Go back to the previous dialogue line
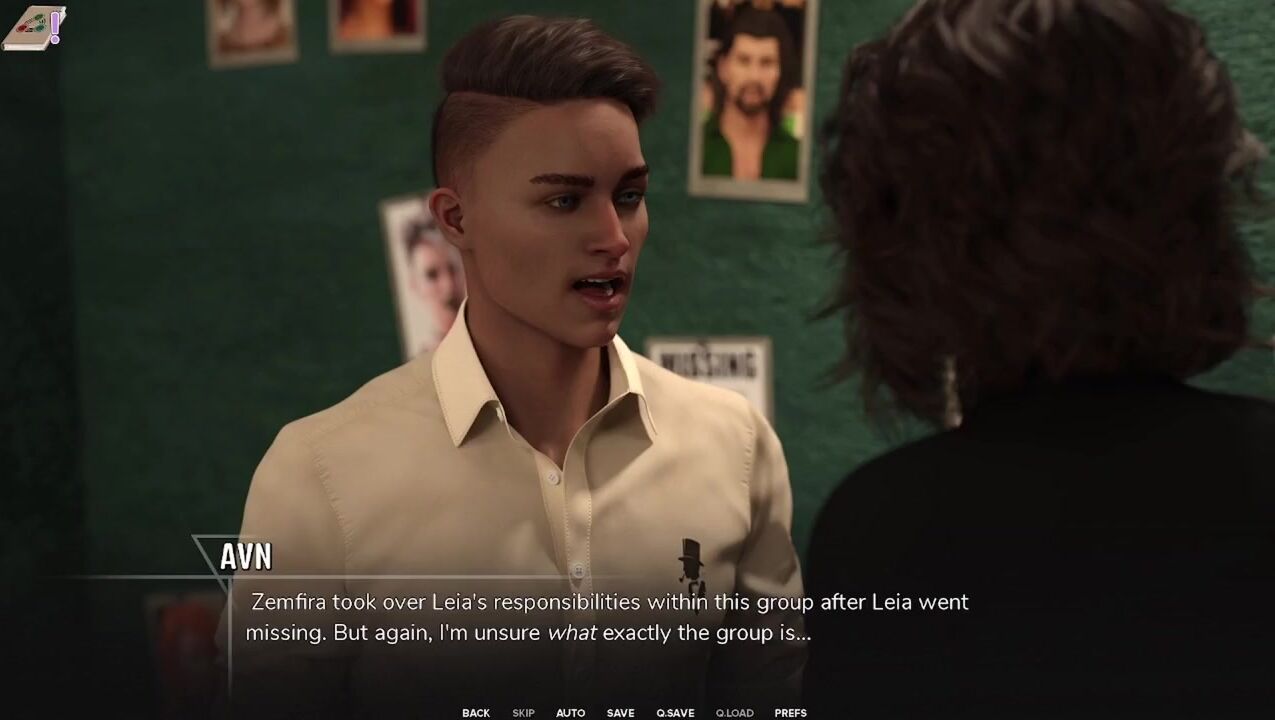The height and width of the screenshot is (720, 1275). coord(476,713)
